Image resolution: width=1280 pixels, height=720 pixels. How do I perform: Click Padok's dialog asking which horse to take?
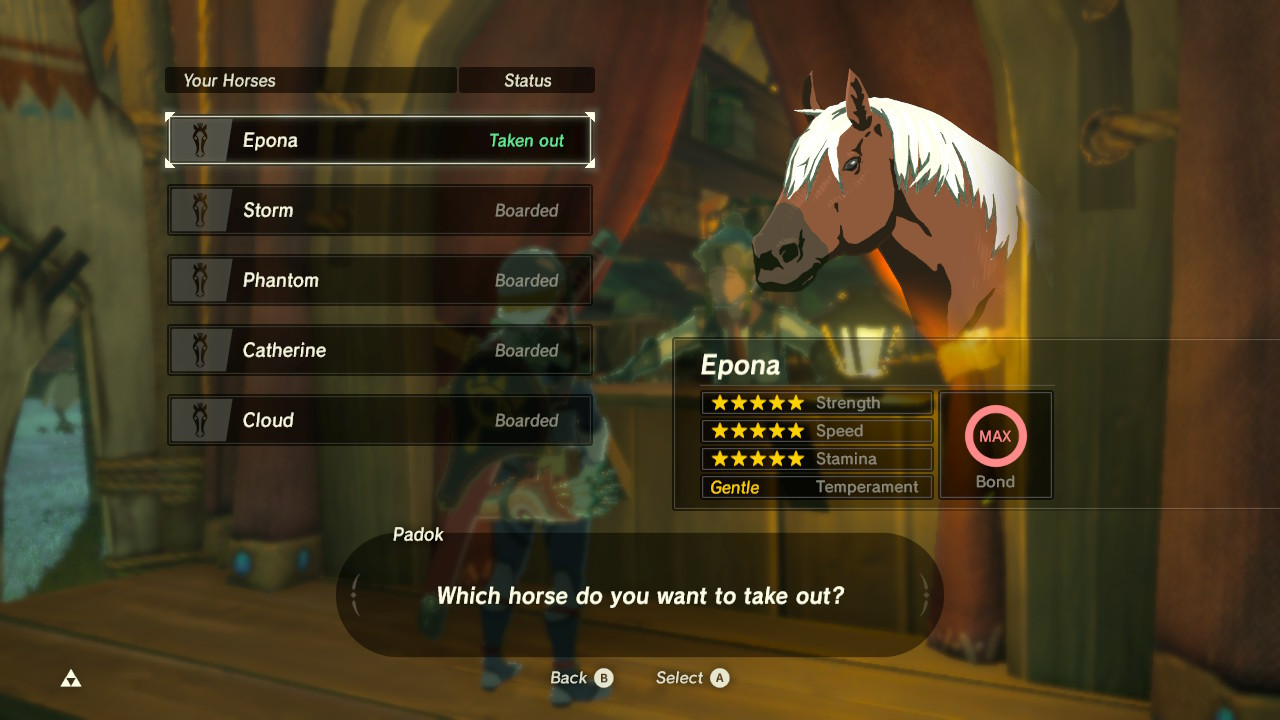tap(640, 595)
